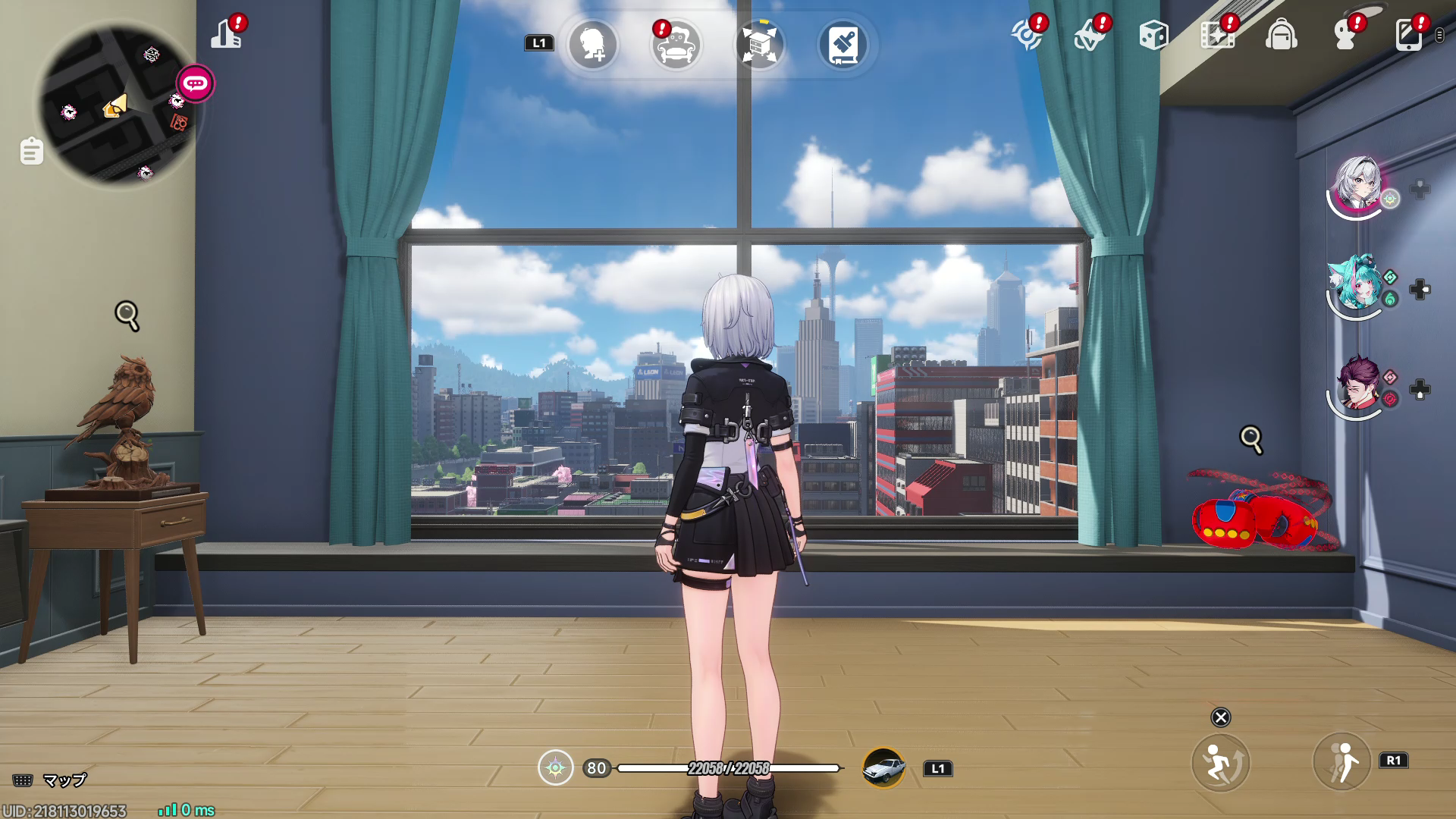Select the add-visitor head icon

[593, 45]
